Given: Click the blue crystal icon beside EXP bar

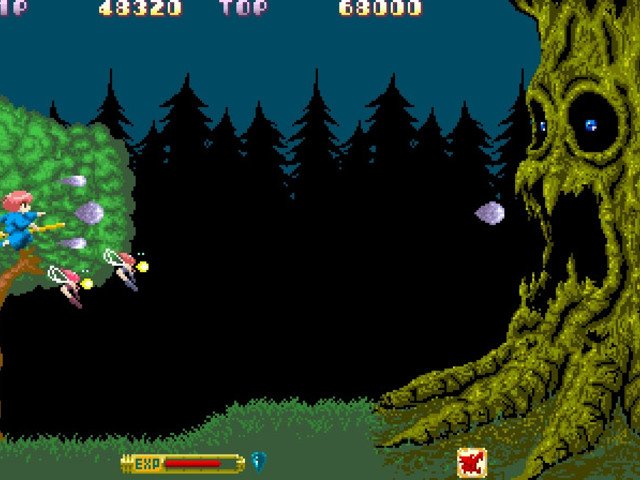Looking at the screenshot, I should coord(258,461).
